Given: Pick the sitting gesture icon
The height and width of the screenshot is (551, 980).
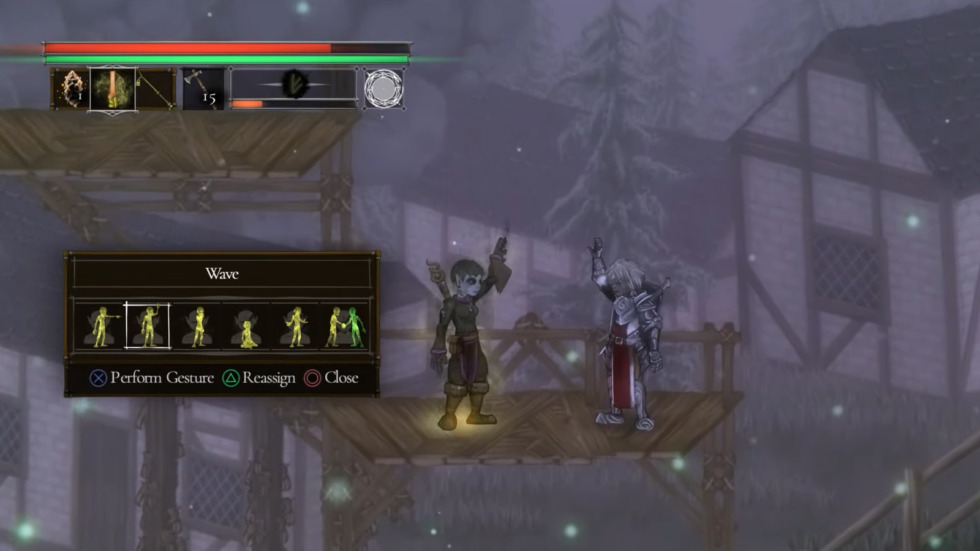Looking at the screenshot, I should pyautogui.click(x=247, y=328).
